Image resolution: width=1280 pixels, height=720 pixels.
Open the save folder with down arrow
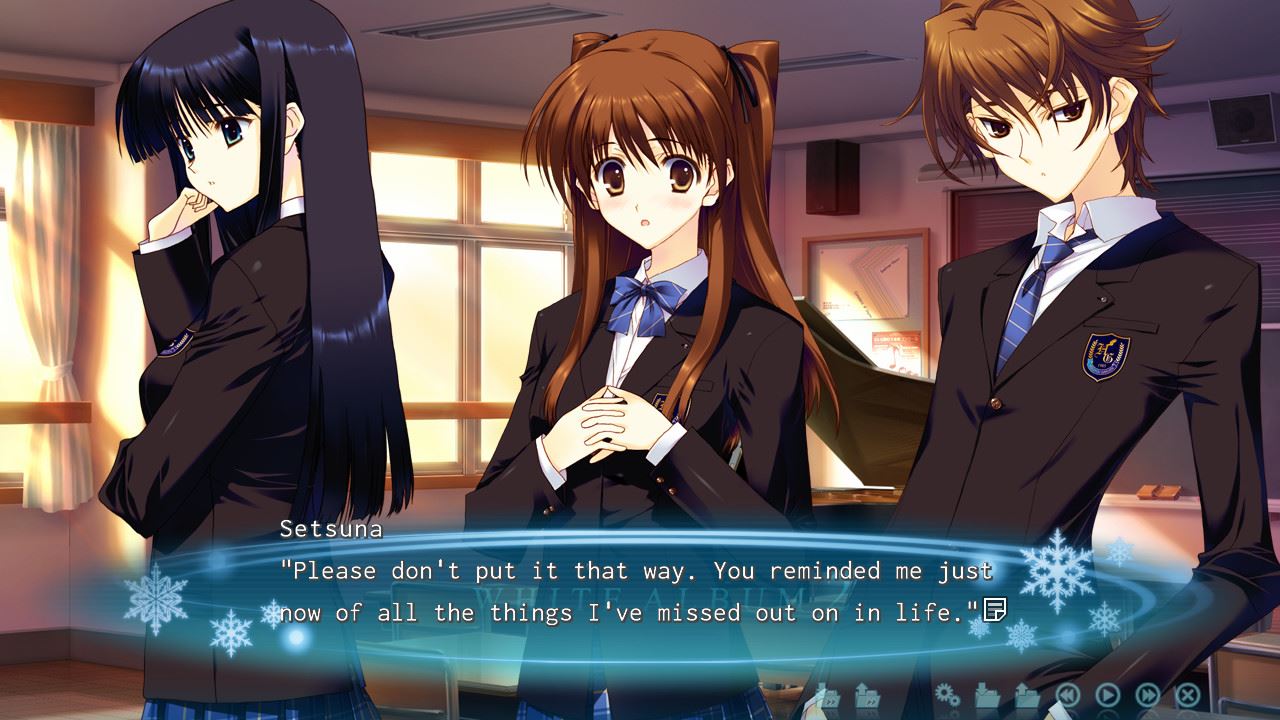click(x=987, y=693)
